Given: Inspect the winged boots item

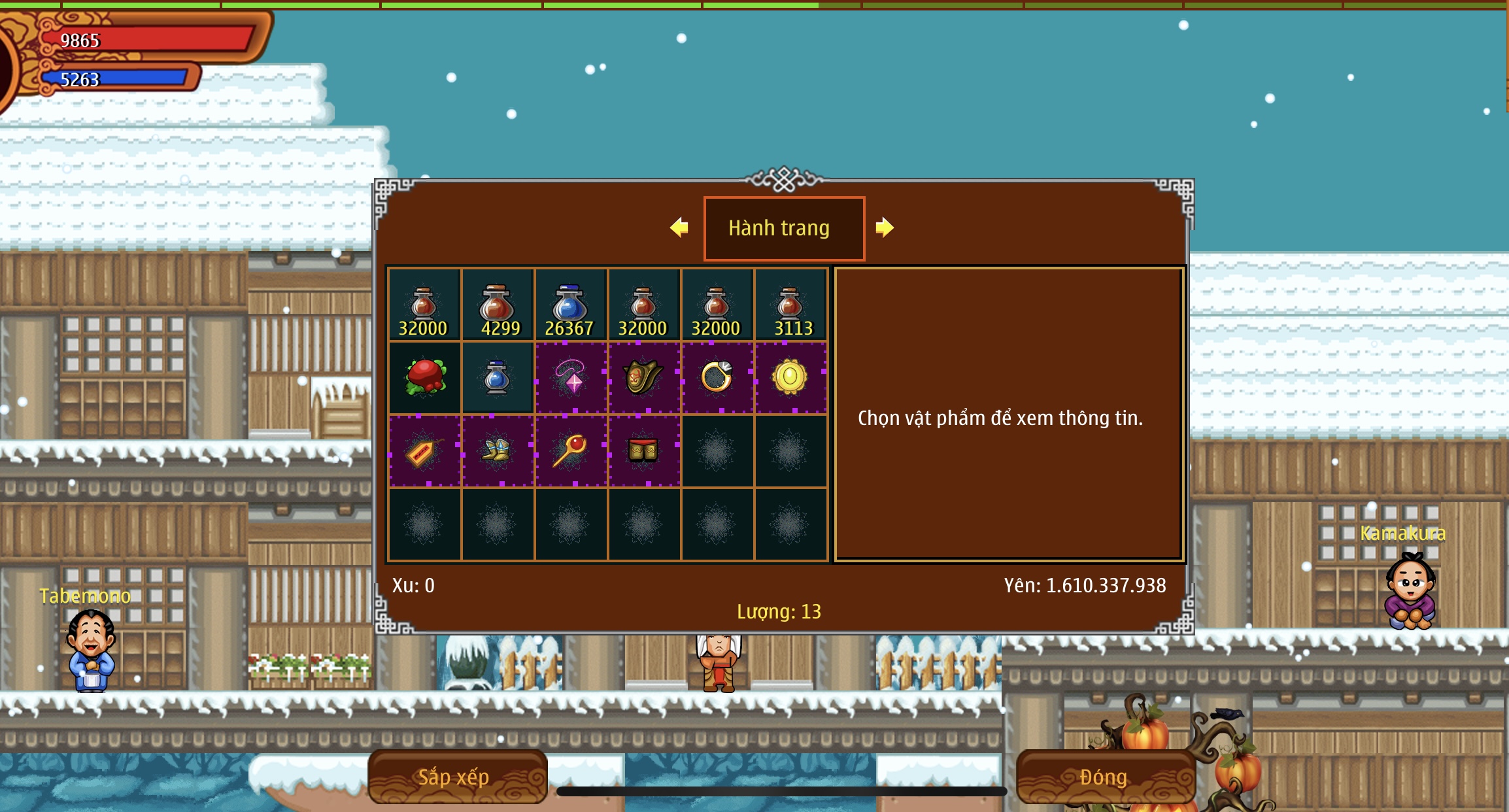Looking at the screenshot, I should point(498,450).
